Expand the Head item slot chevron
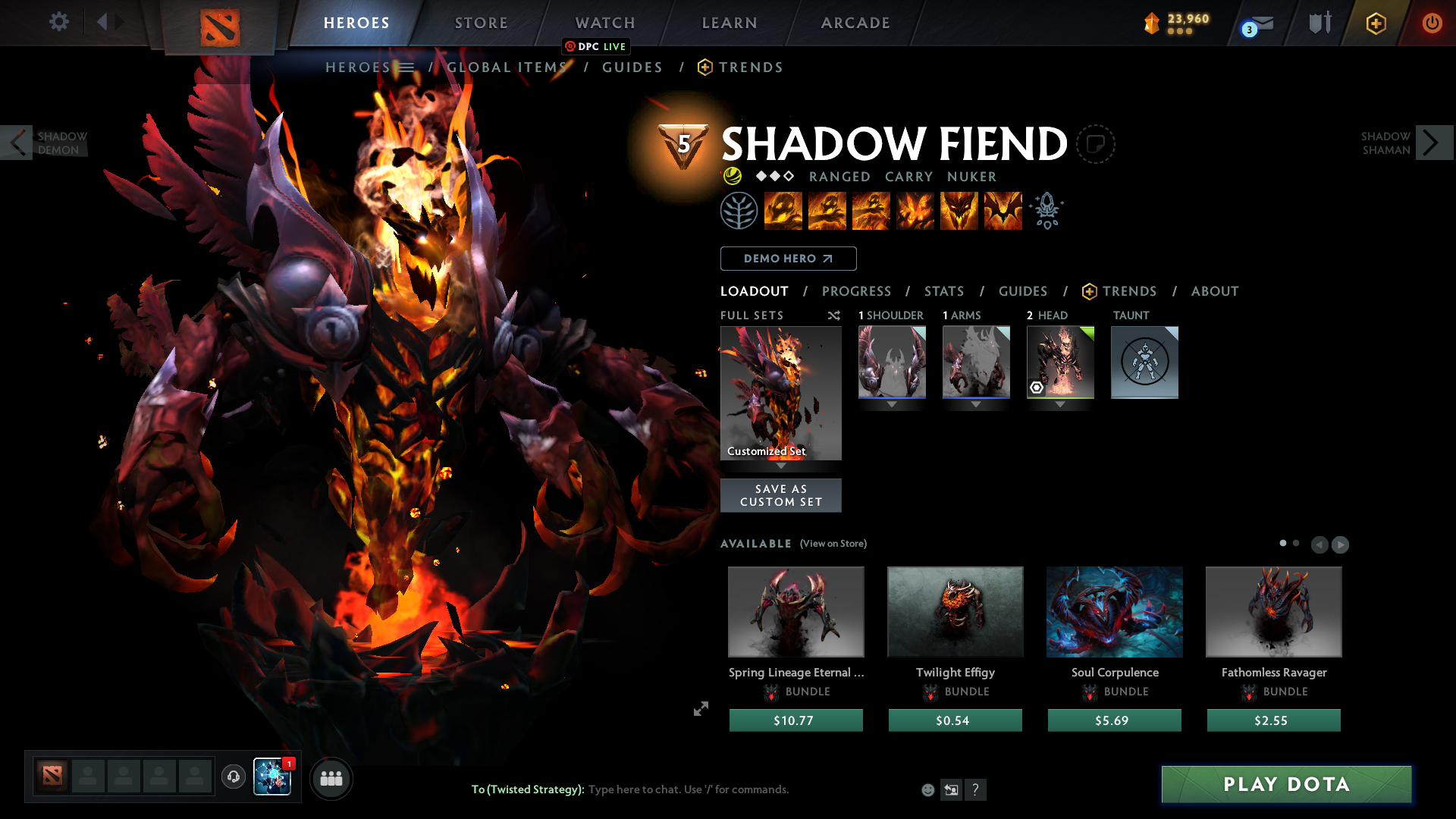 (1059, 404)
